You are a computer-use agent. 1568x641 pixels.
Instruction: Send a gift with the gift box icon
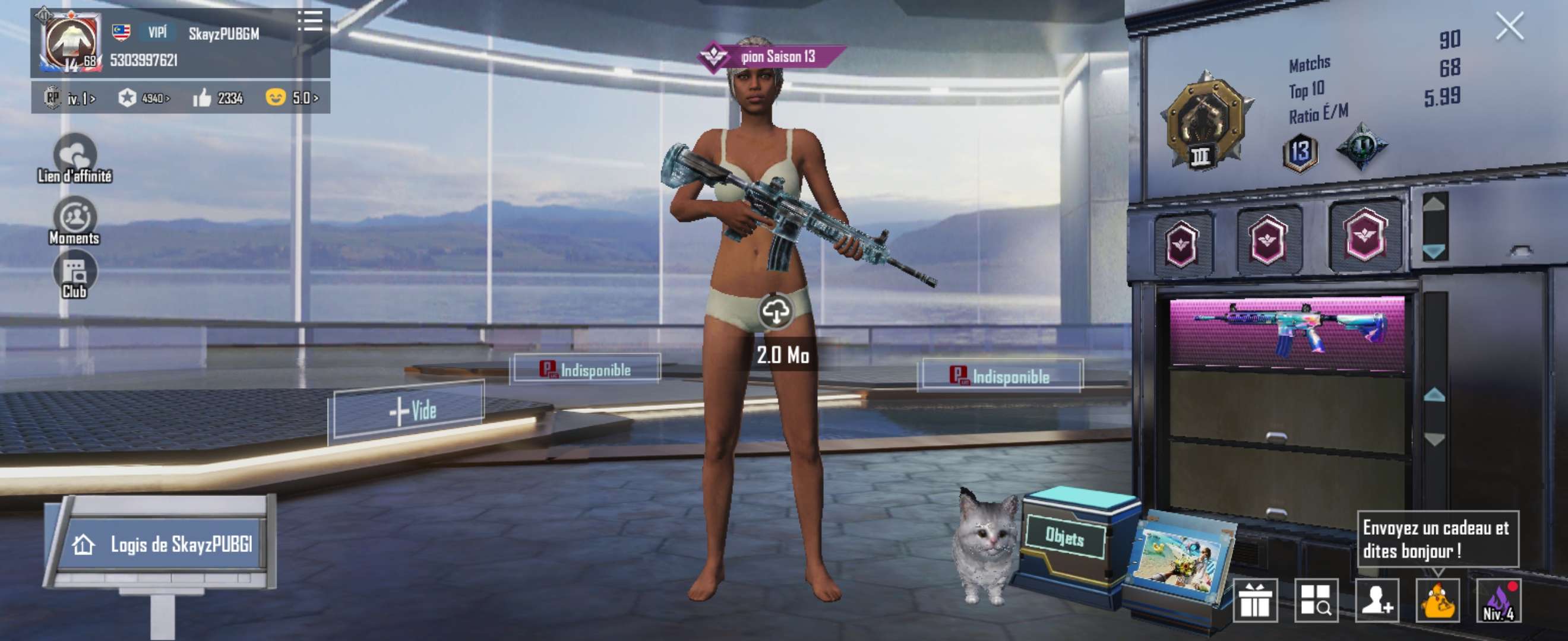point(1254,601)
